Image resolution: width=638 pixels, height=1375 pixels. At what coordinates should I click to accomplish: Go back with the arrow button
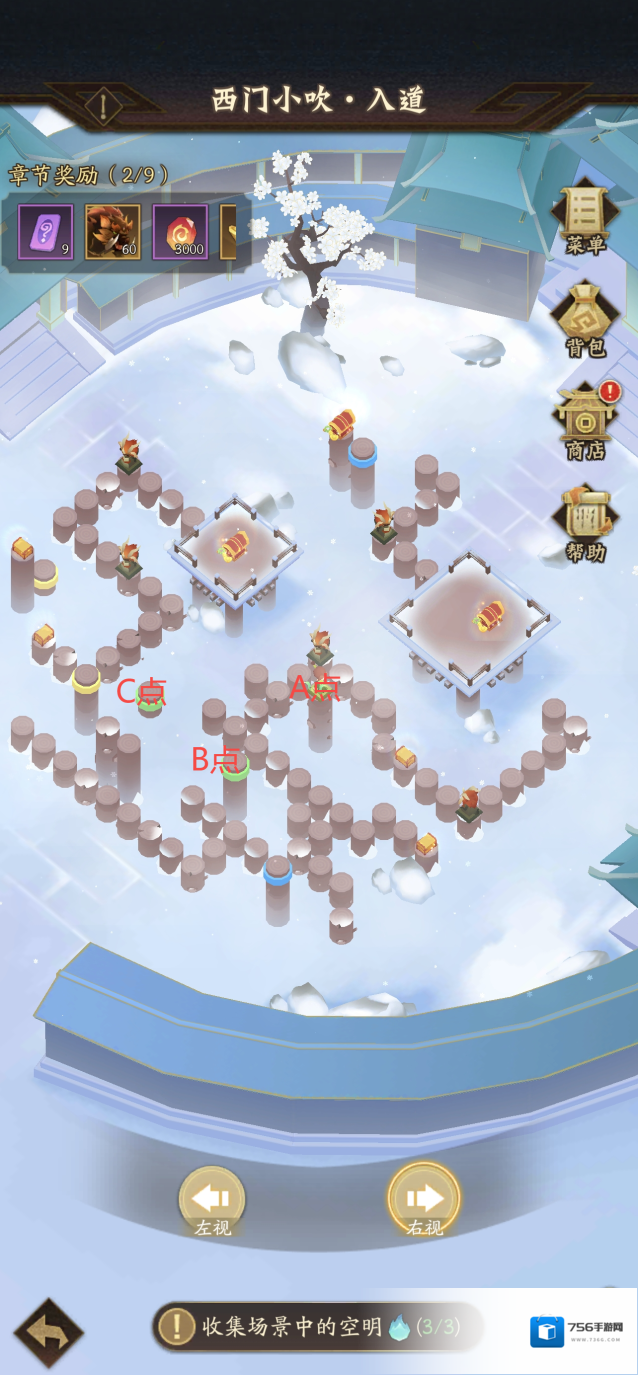48,1333
